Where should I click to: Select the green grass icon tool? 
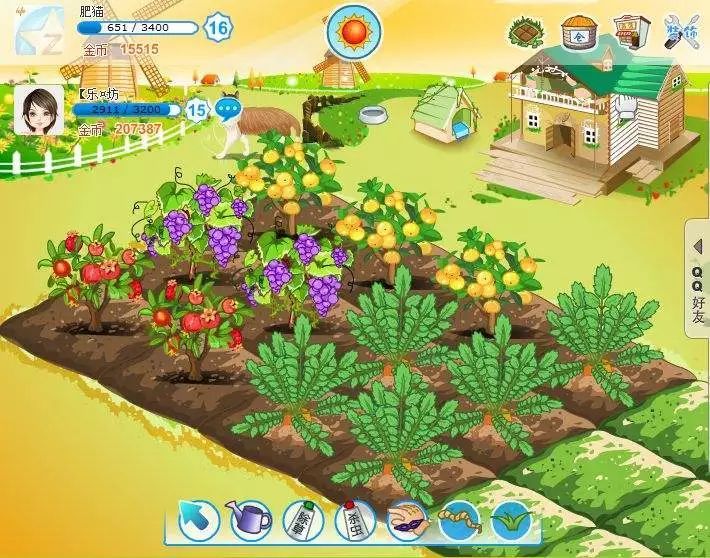[511, 520]
